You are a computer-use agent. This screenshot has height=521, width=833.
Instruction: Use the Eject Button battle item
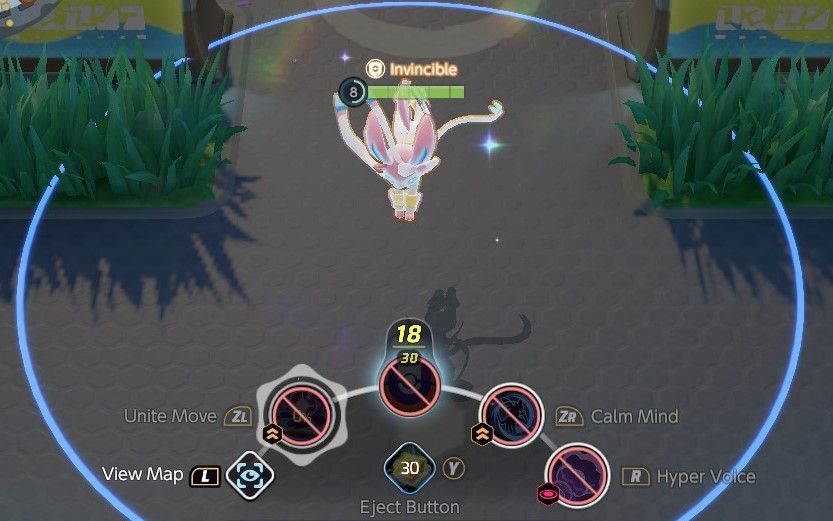(x=410, y=468)
